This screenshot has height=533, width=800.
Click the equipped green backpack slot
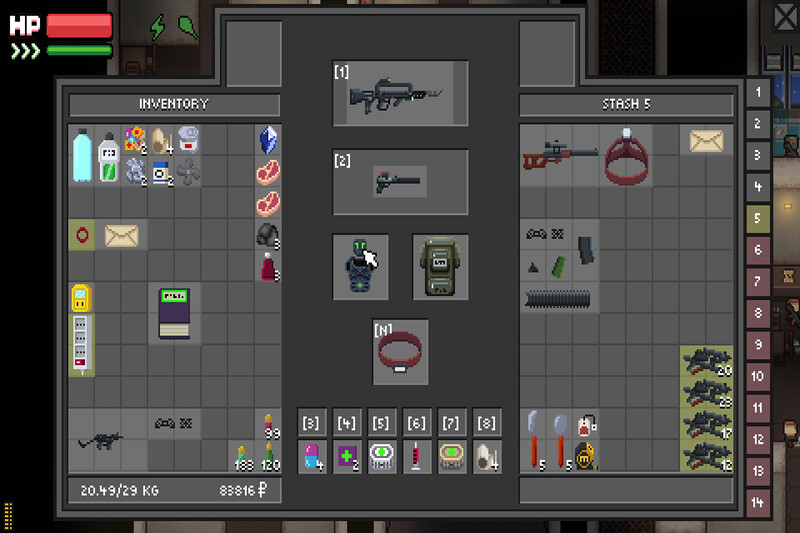click(x=440, y=267)
